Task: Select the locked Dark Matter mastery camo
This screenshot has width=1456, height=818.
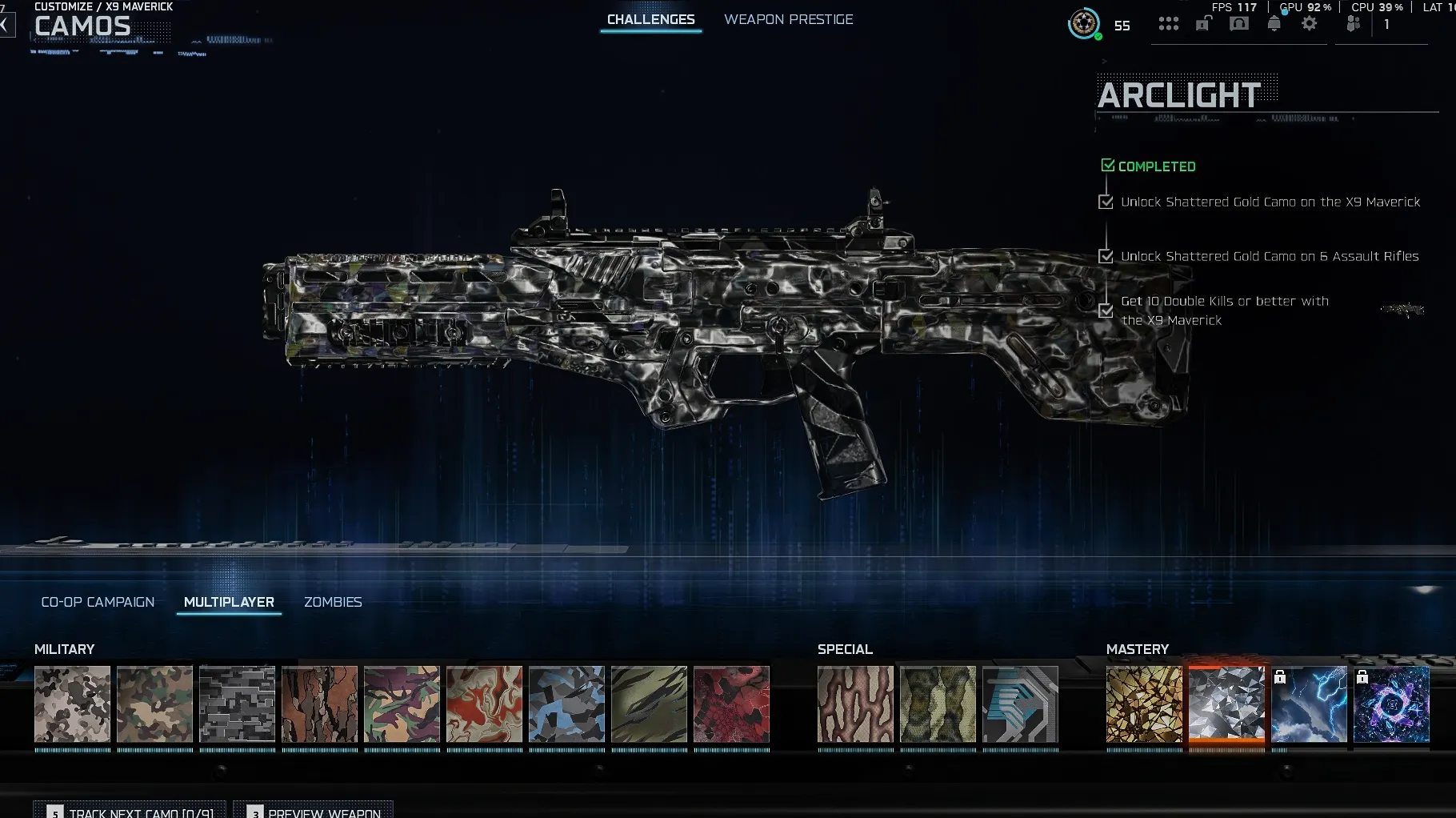Action: 1392,705
